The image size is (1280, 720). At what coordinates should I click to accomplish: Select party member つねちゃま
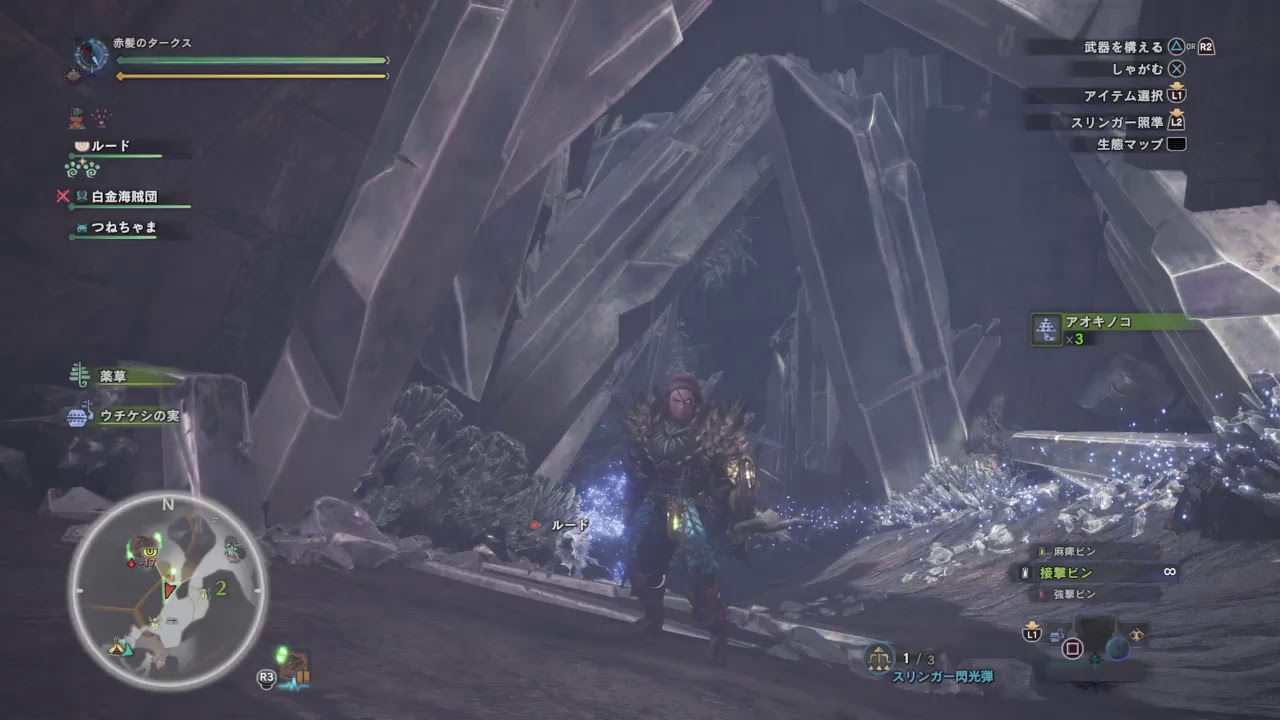pos(124,228)
